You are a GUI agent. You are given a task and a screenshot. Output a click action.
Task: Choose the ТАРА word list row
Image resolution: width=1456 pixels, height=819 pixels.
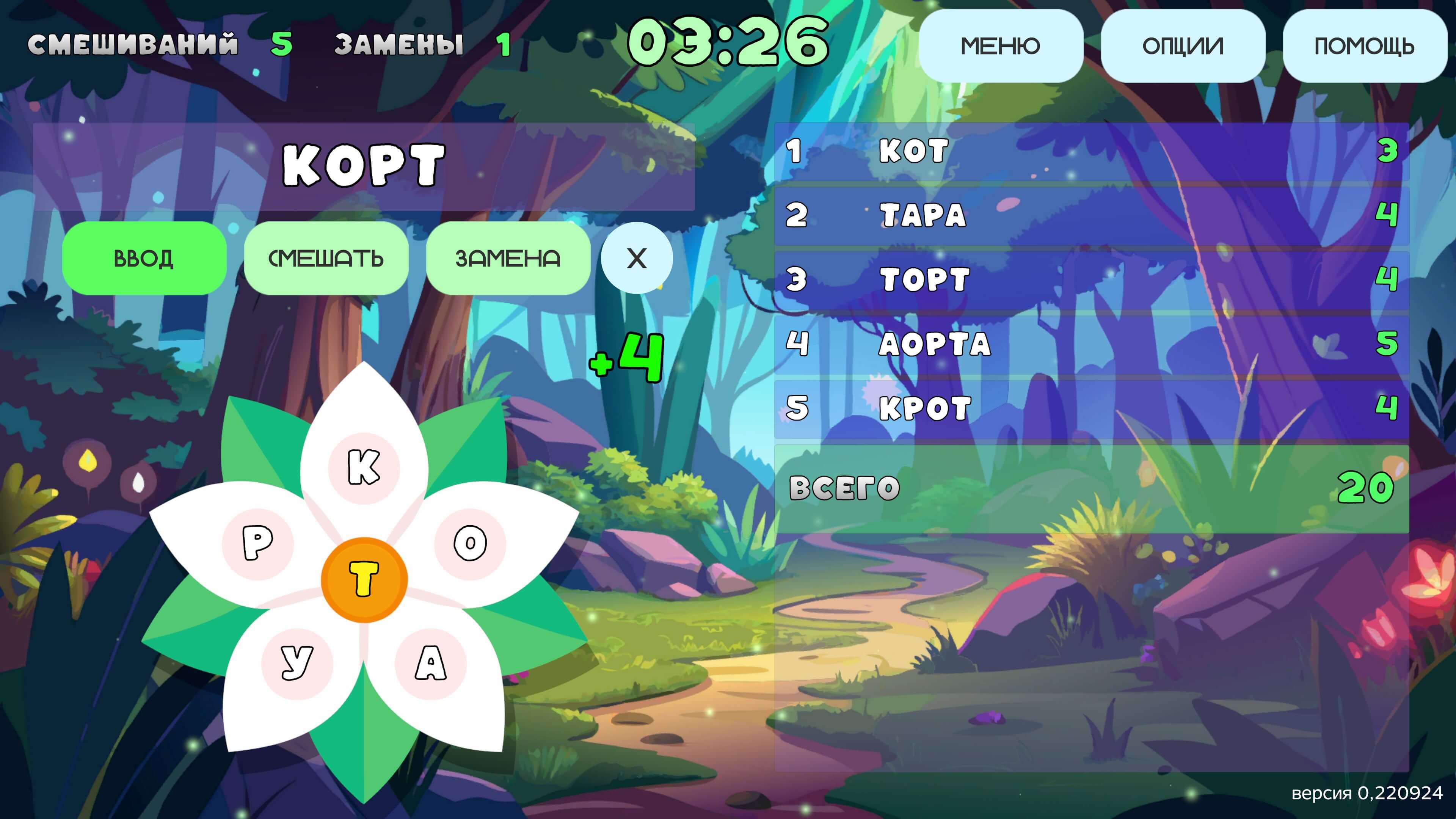tap(1091, 215)
